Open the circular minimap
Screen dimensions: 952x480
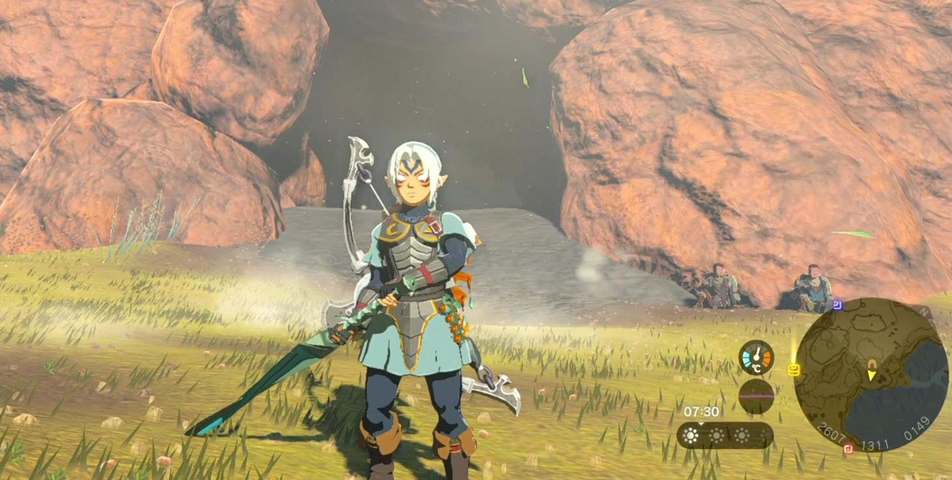tap(871, 372)
